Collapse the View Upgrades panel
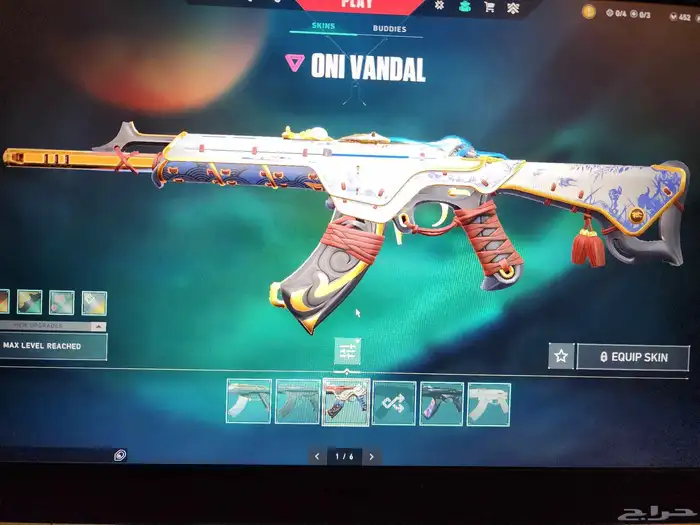The height and width of the screenshot is (525, 700). pyautogui.click(x=97, y=326)
